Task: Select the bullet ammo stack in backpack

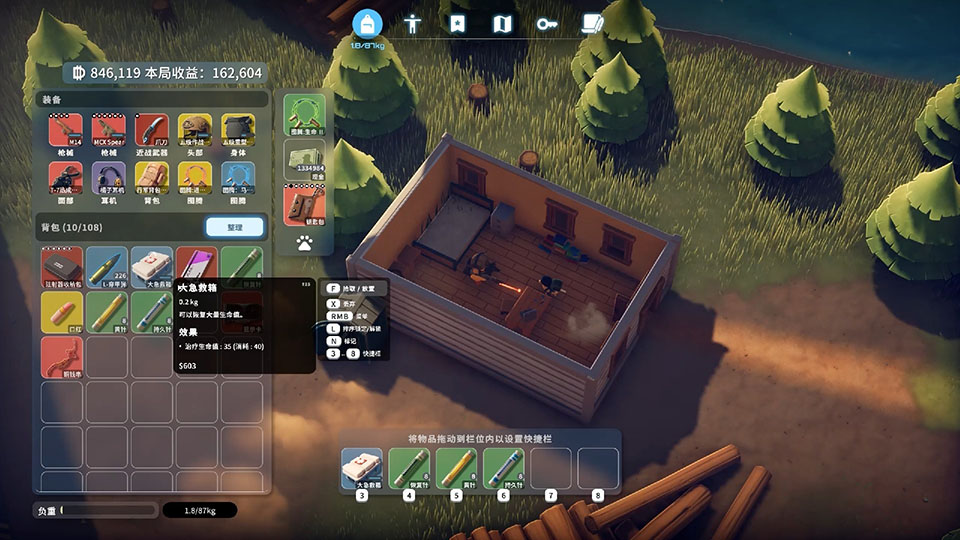Action: coord(107,267)
